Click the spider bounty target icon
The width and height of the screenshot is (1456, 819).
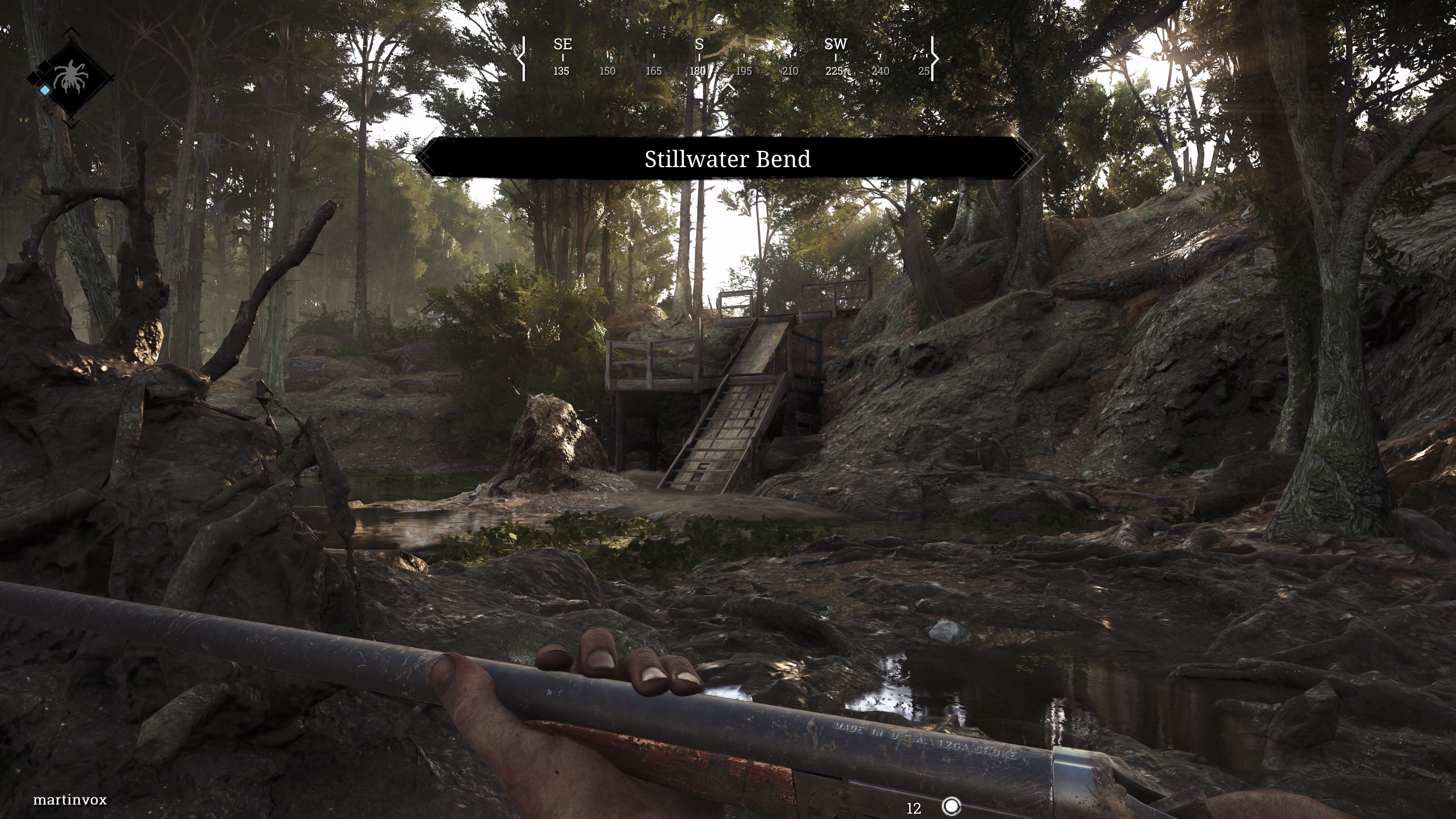click(71, 77)
